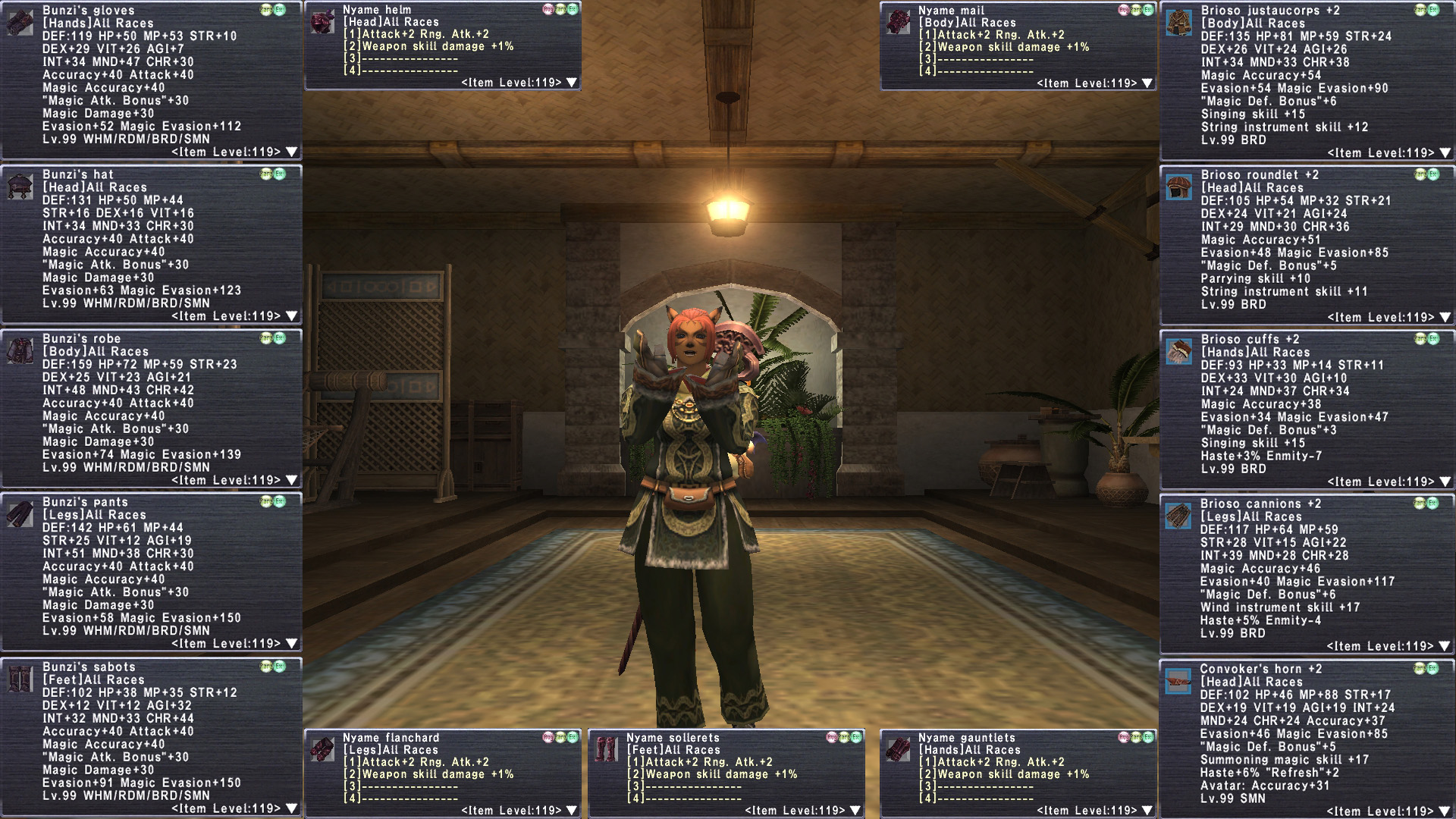Expand the arrow on Nyame sollerets tooltip
The height and width of the screenshot is (819, 1456).
[855, 811]
